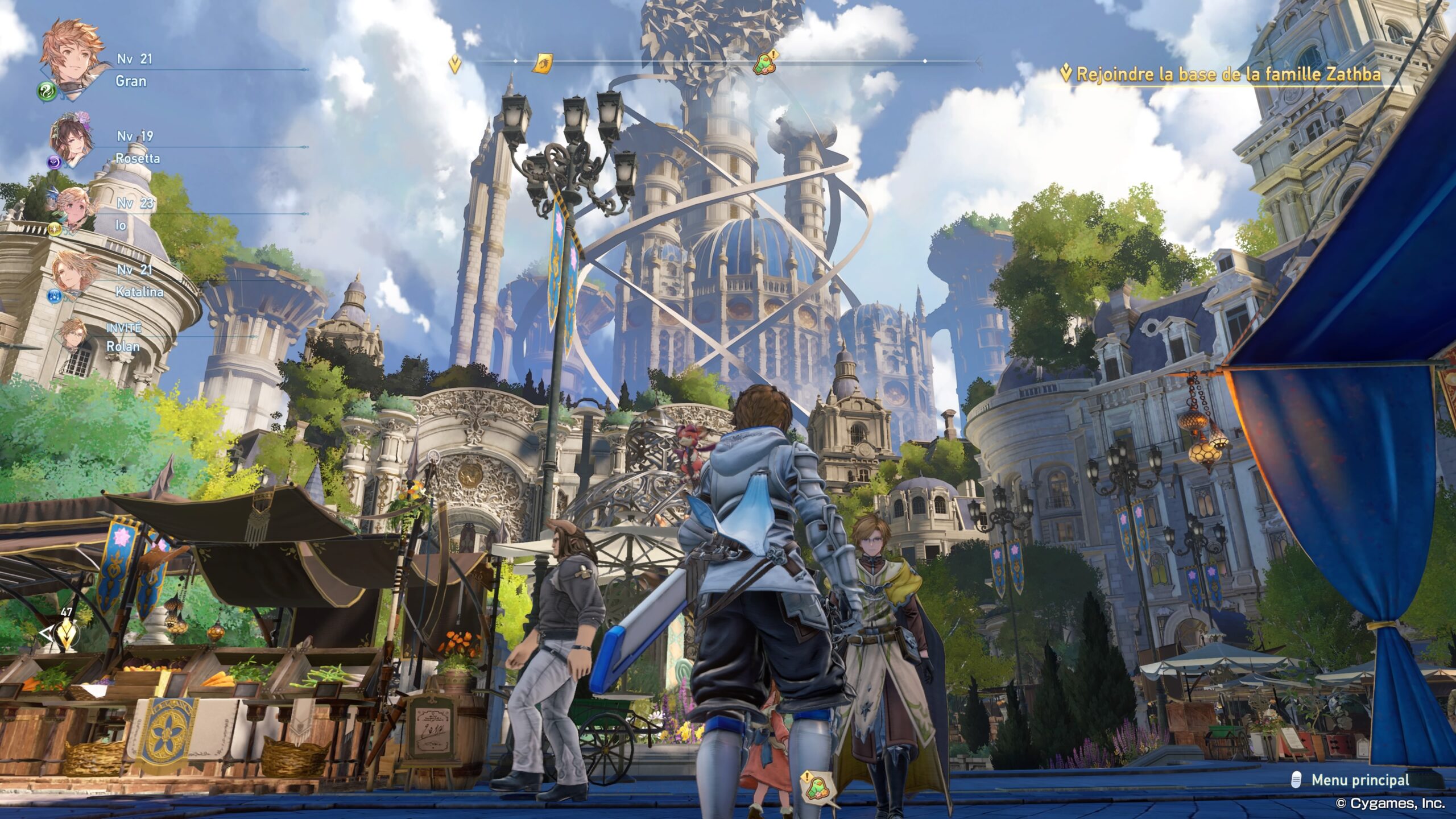Toggle the yellow exclamation alert above the bird marker

pyautogui.click(x=772, y=55)
